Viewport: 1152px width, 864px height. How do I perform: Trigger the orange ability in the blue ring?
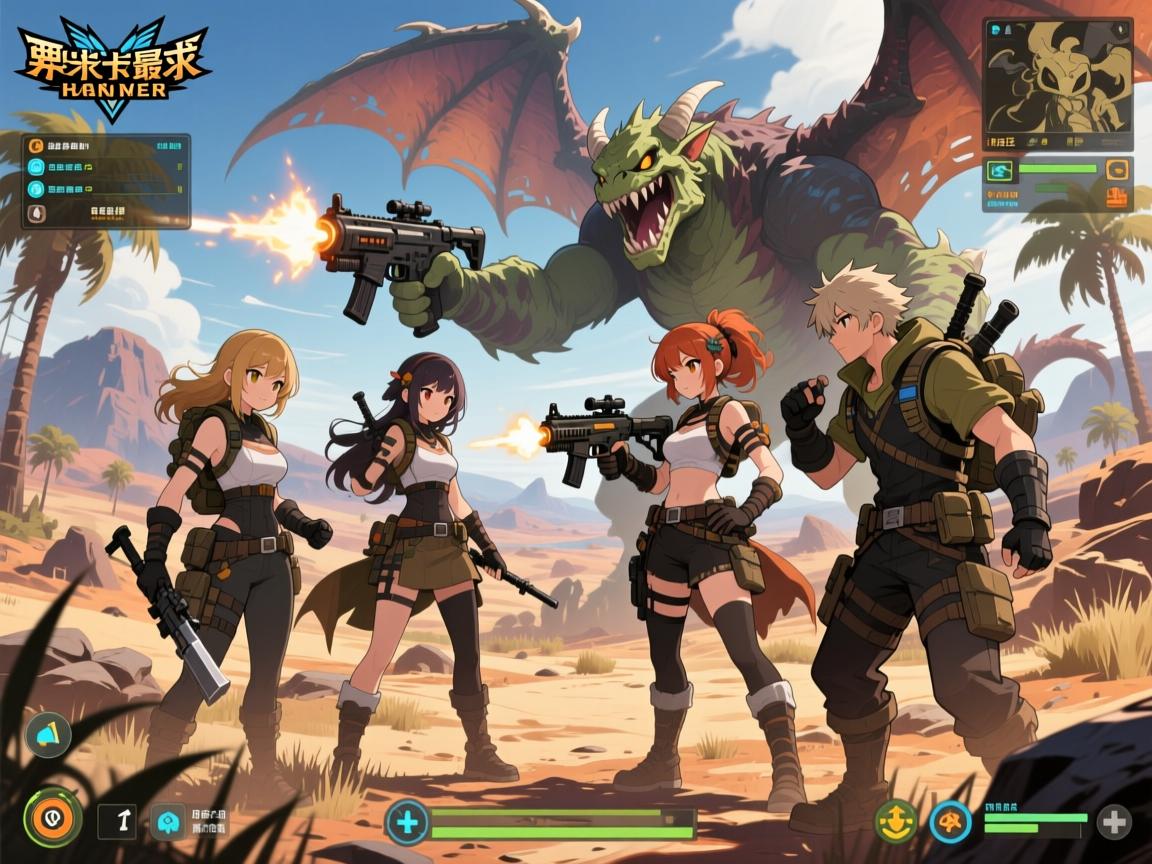[949, 822]
